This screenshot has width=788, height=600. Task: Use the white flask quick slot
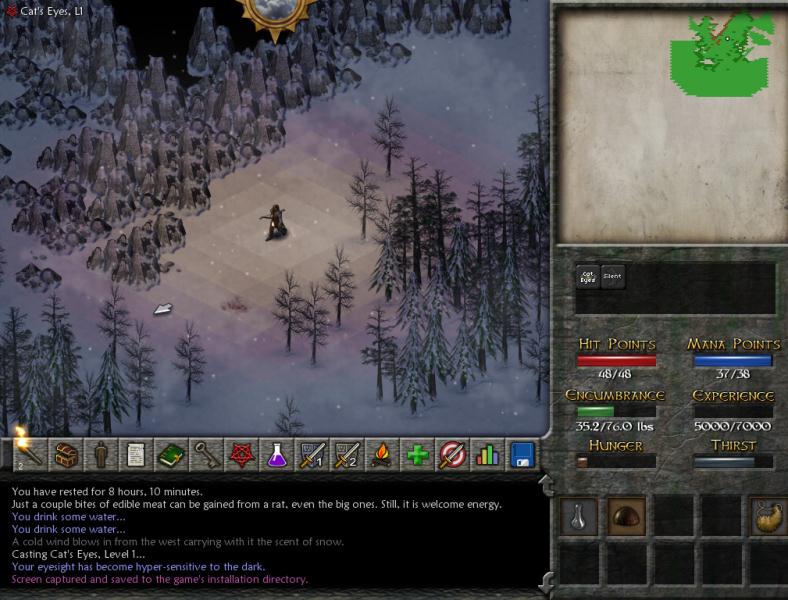[578, 515]
